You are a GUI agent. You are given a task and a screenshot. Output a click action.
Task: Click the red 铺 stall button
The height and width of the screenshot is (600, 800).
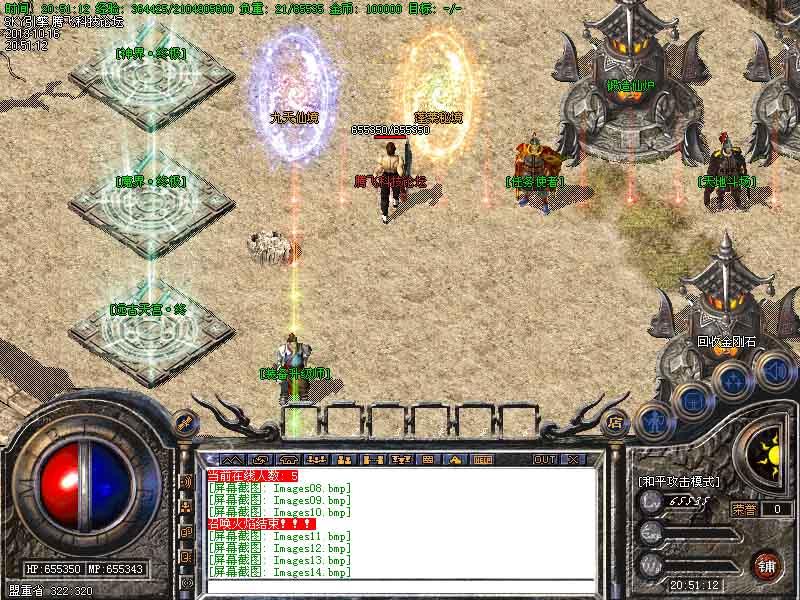click(766, 563)
